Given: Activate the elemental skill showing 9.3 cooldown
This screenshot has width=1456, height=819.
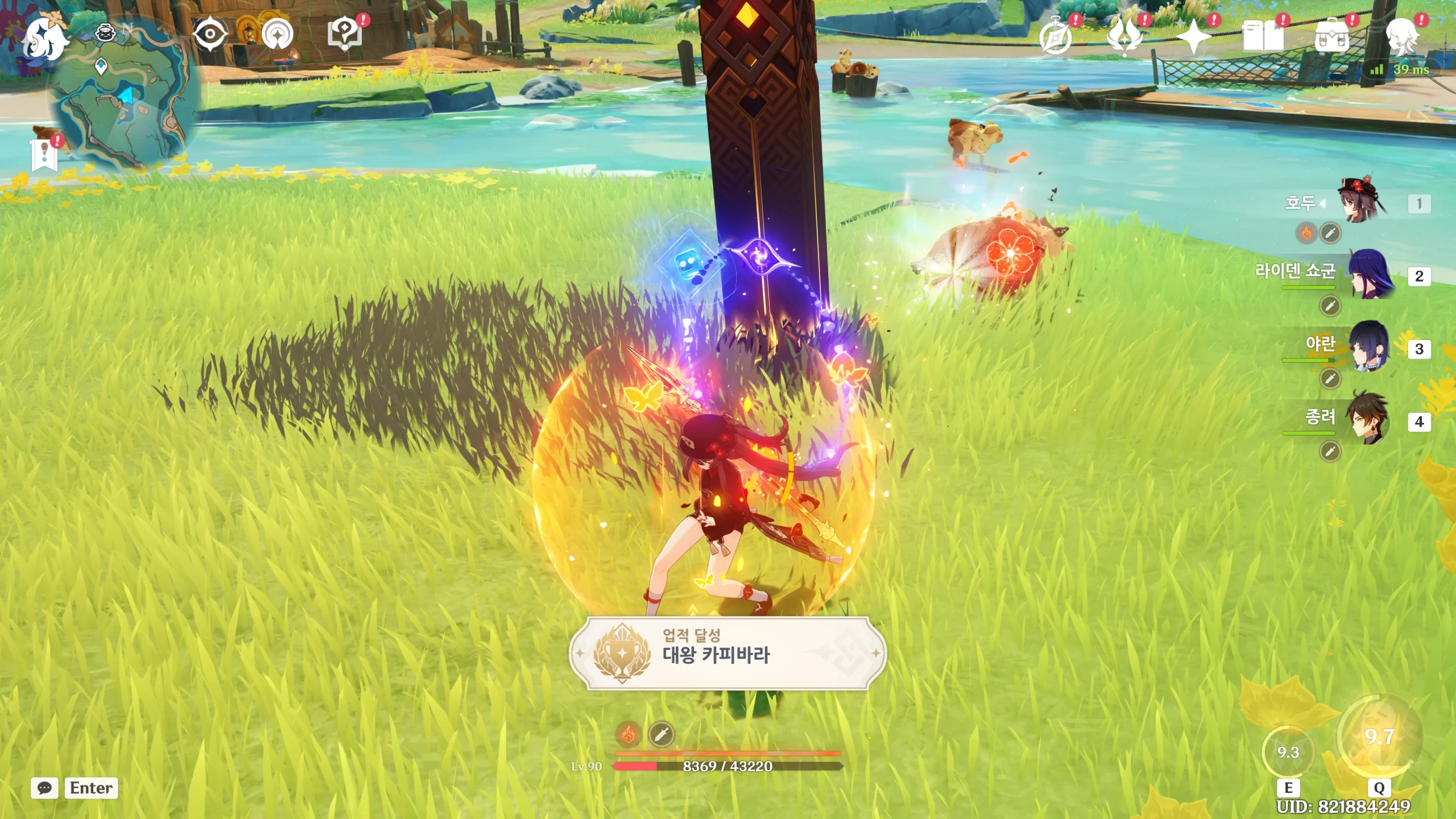Looking at the screenshot, I should (1288, 752).
